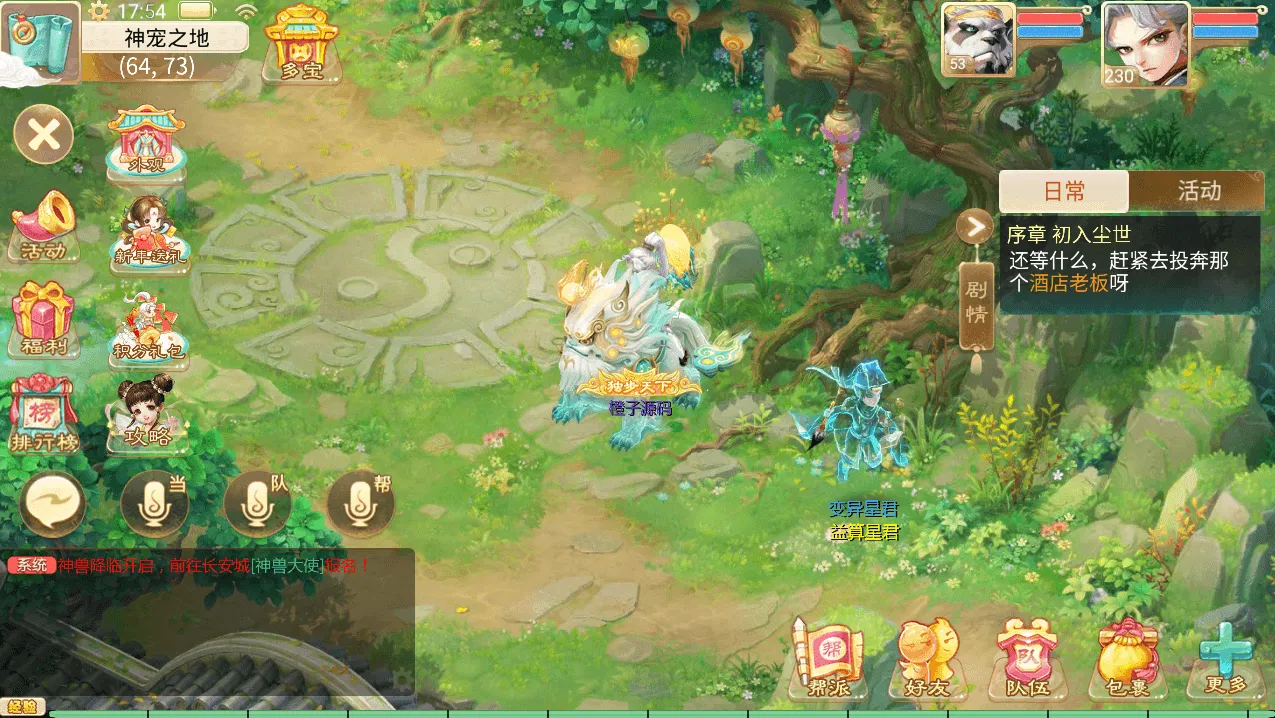Image resolution: width=1275 pixels, height=718 pixels.
Task: Open the 活动 events horn icon
Action: [x=43, y=225]
